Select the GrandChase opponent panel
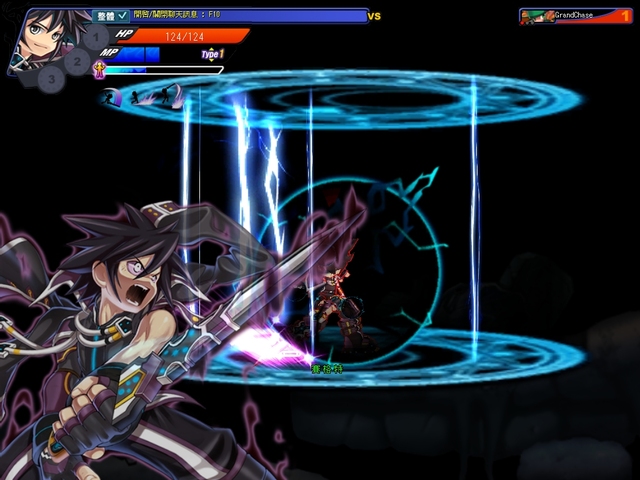Image resolution: width=640 pixels, height=480 pixels. click(577, 16)
